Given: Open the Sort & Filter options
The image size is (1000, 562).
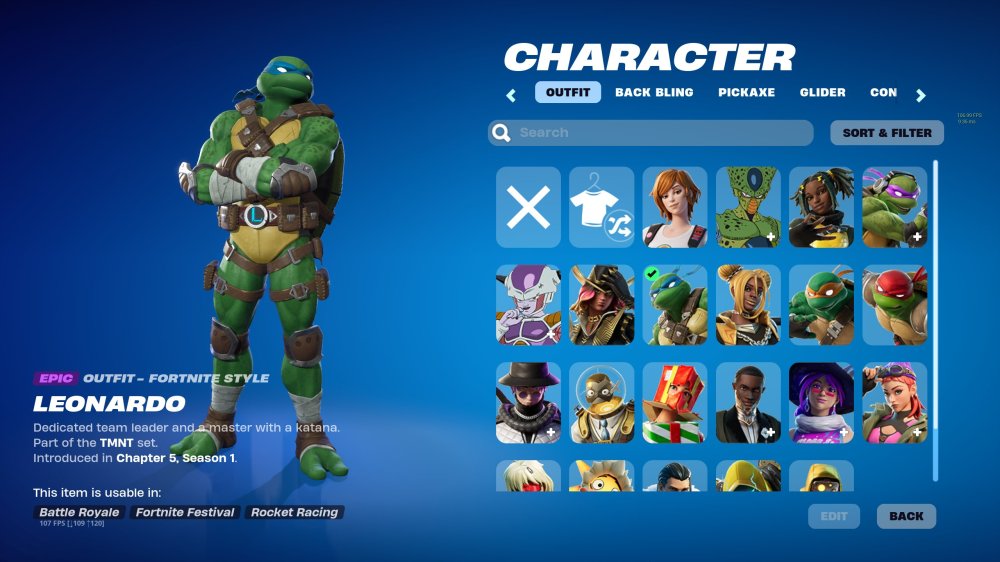Looking at the screenshot, I should (x=886, y=133).
